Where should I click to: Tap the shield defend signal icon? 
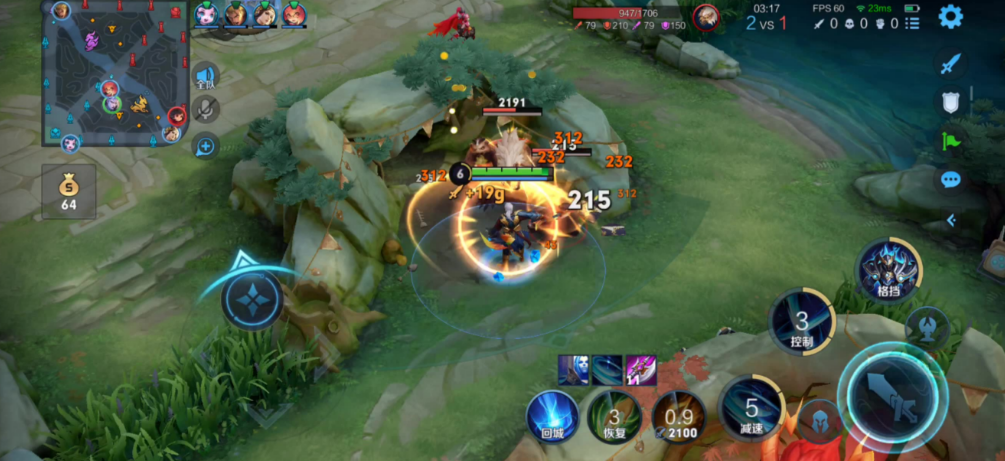[950, 102]
